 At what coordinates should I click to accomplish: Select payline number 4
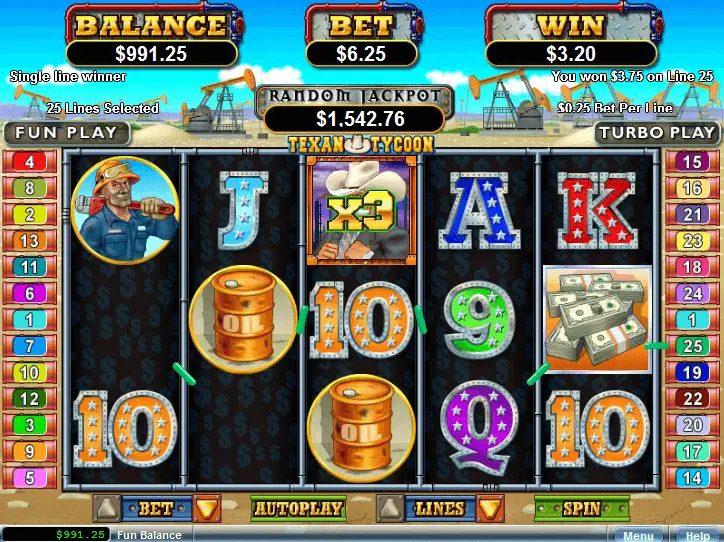click(29, 162)
